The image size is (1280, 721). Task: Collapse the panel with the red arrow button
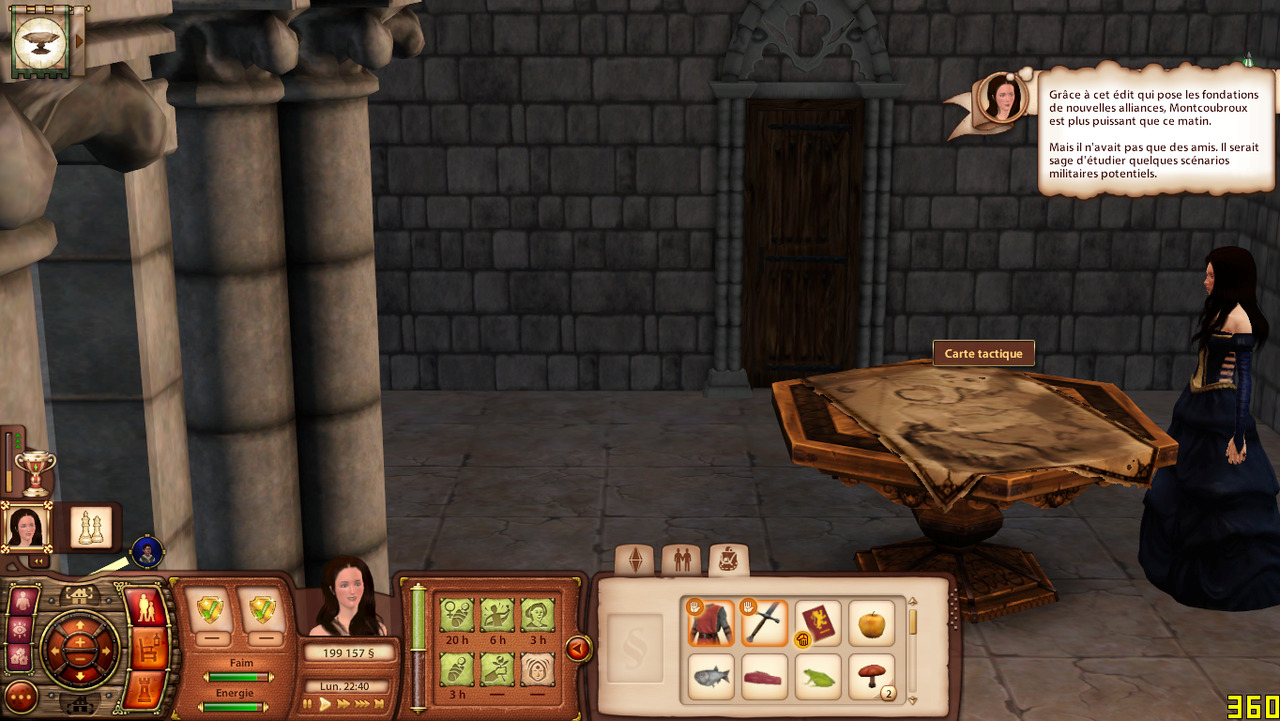click(x=577, y=650)
